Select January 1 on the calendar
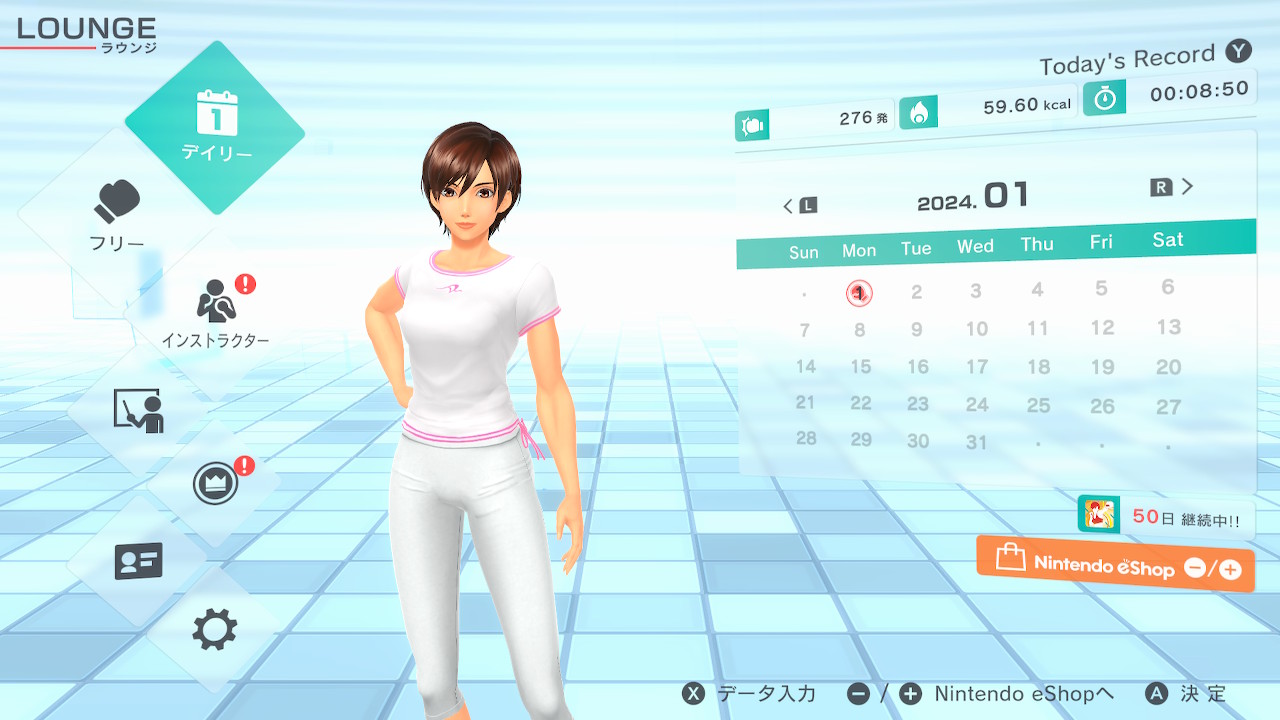Viewport: 1280px width, 720px height. coord(859,293)
